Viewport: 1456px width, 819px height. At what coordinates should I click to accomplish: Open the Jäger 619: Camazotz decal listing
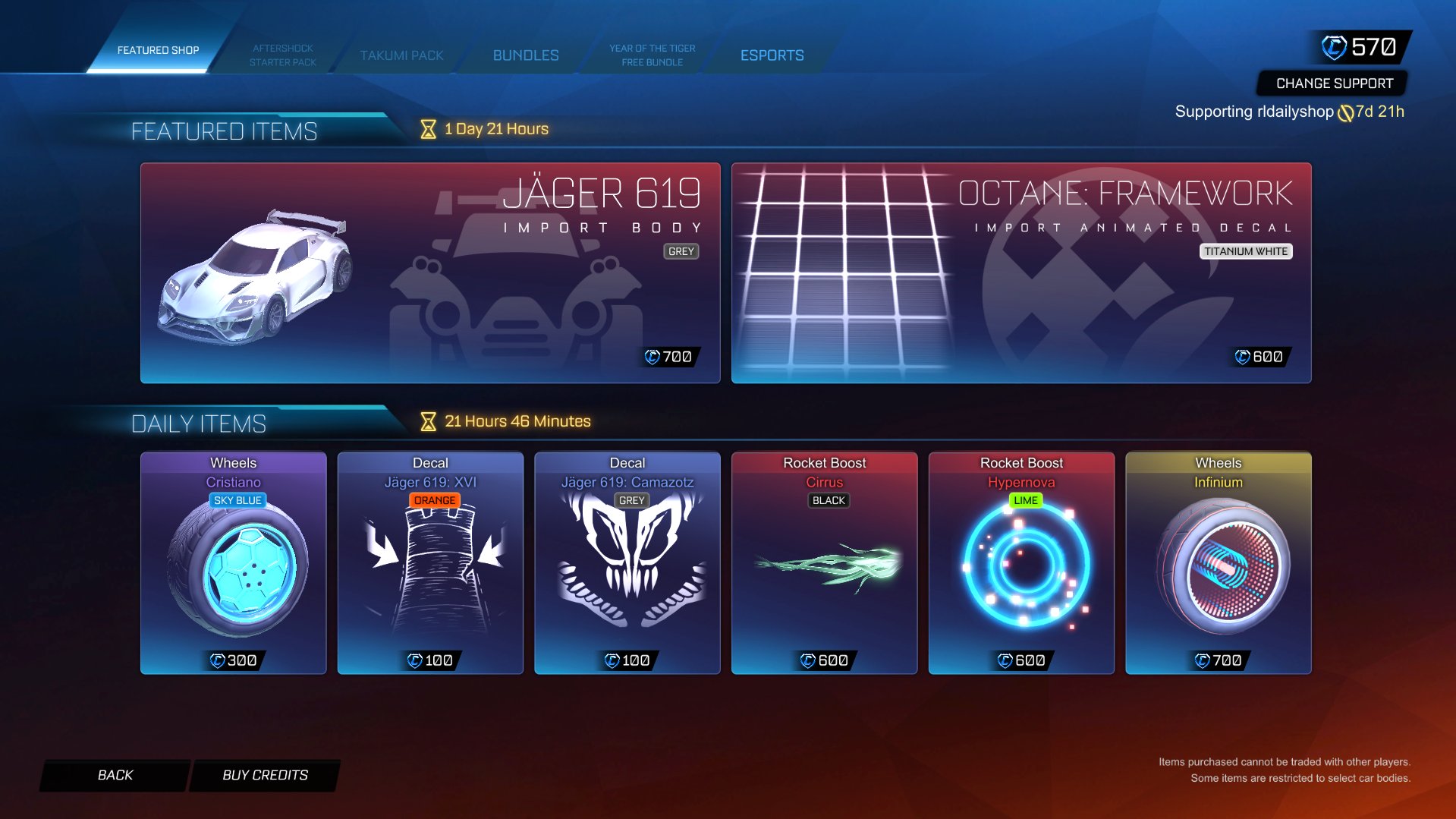[x=627, y=563]
